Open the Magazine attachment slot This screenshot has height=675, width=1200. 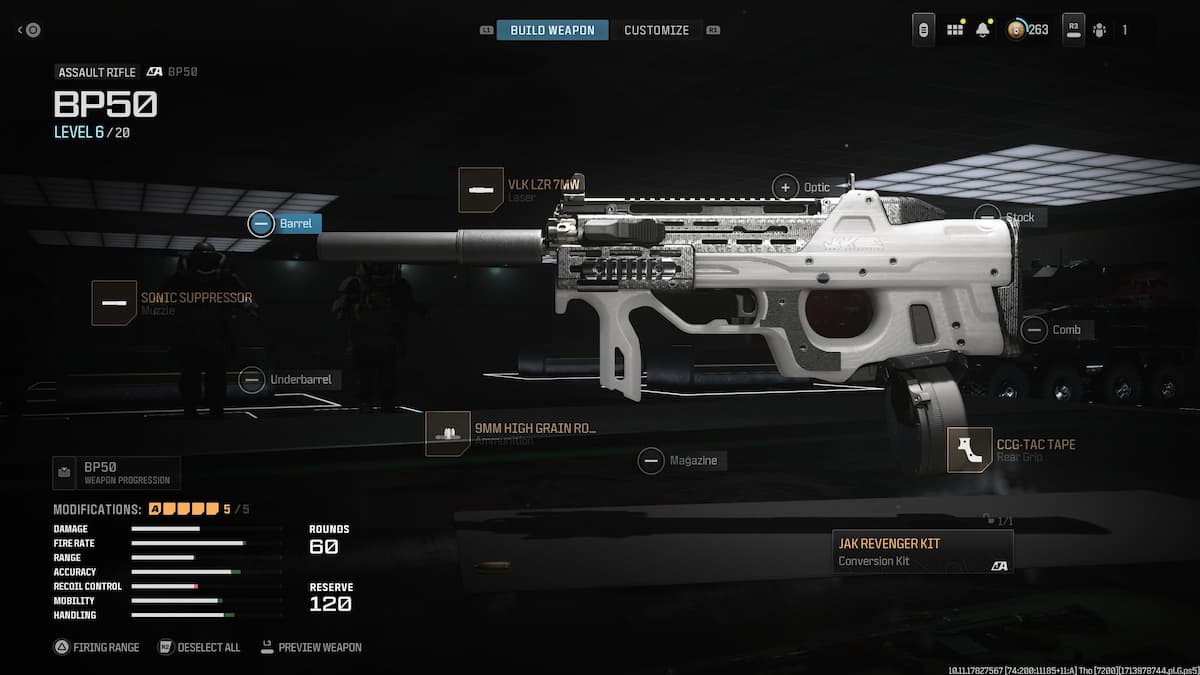(682, 461)
